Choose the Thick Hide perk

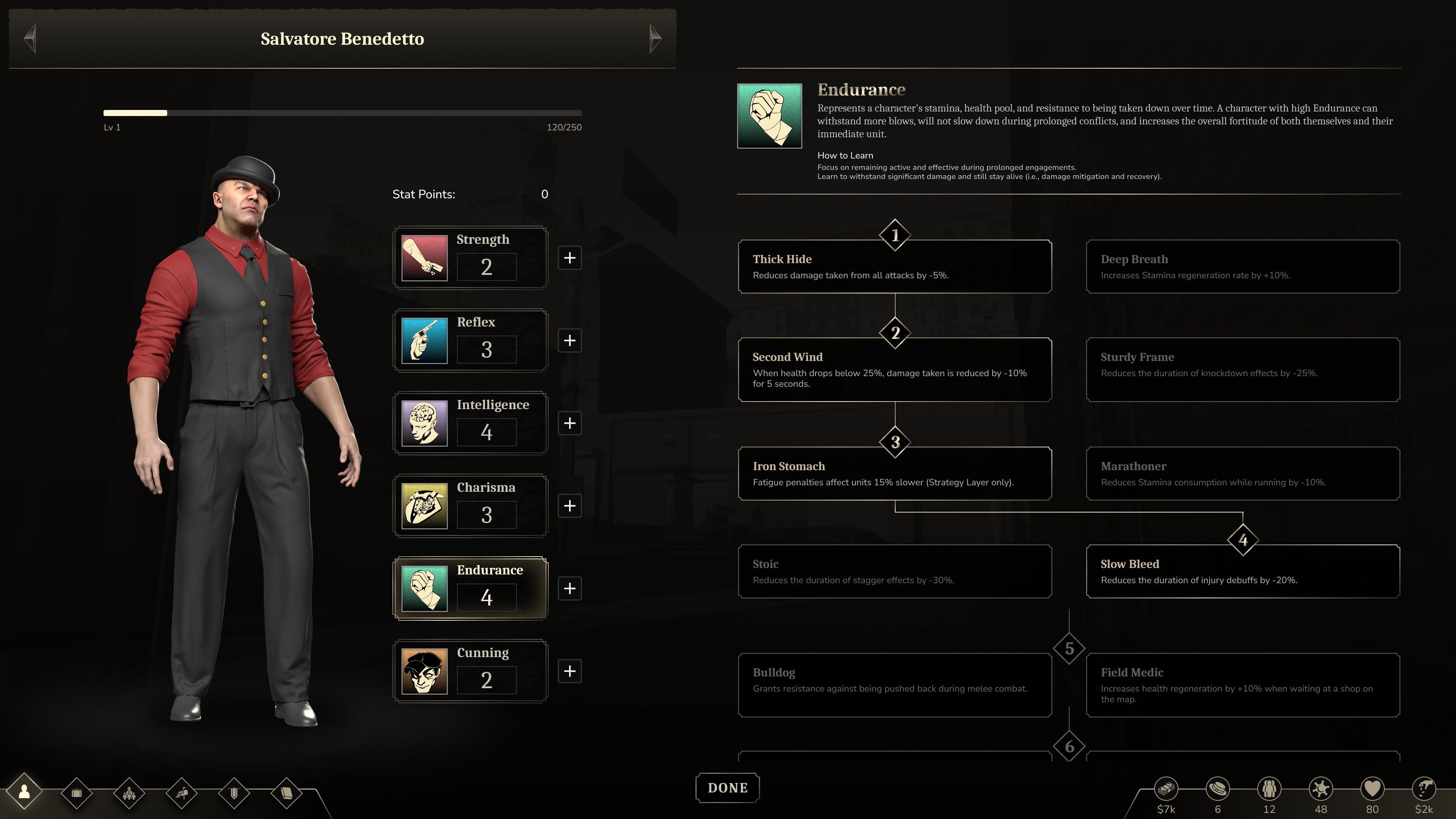click(x=894, y=267)
